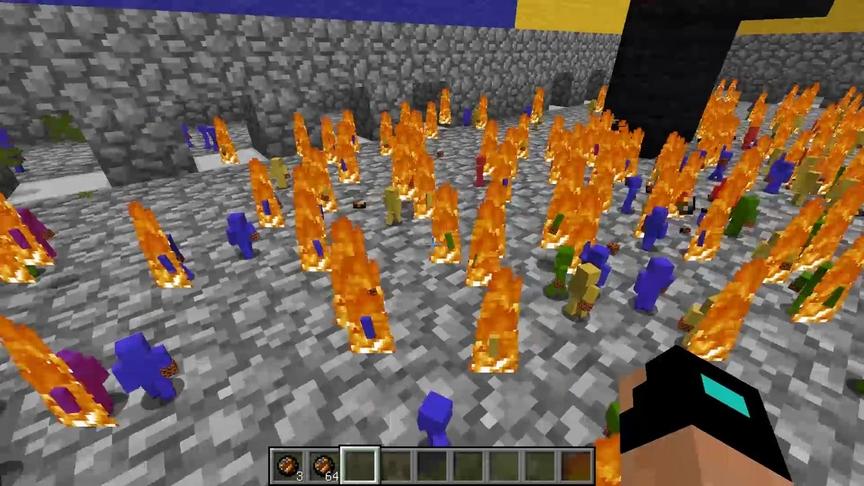Select the hotbar slot holding 64 items
864x486 pixels.
(x=324, y=466)
